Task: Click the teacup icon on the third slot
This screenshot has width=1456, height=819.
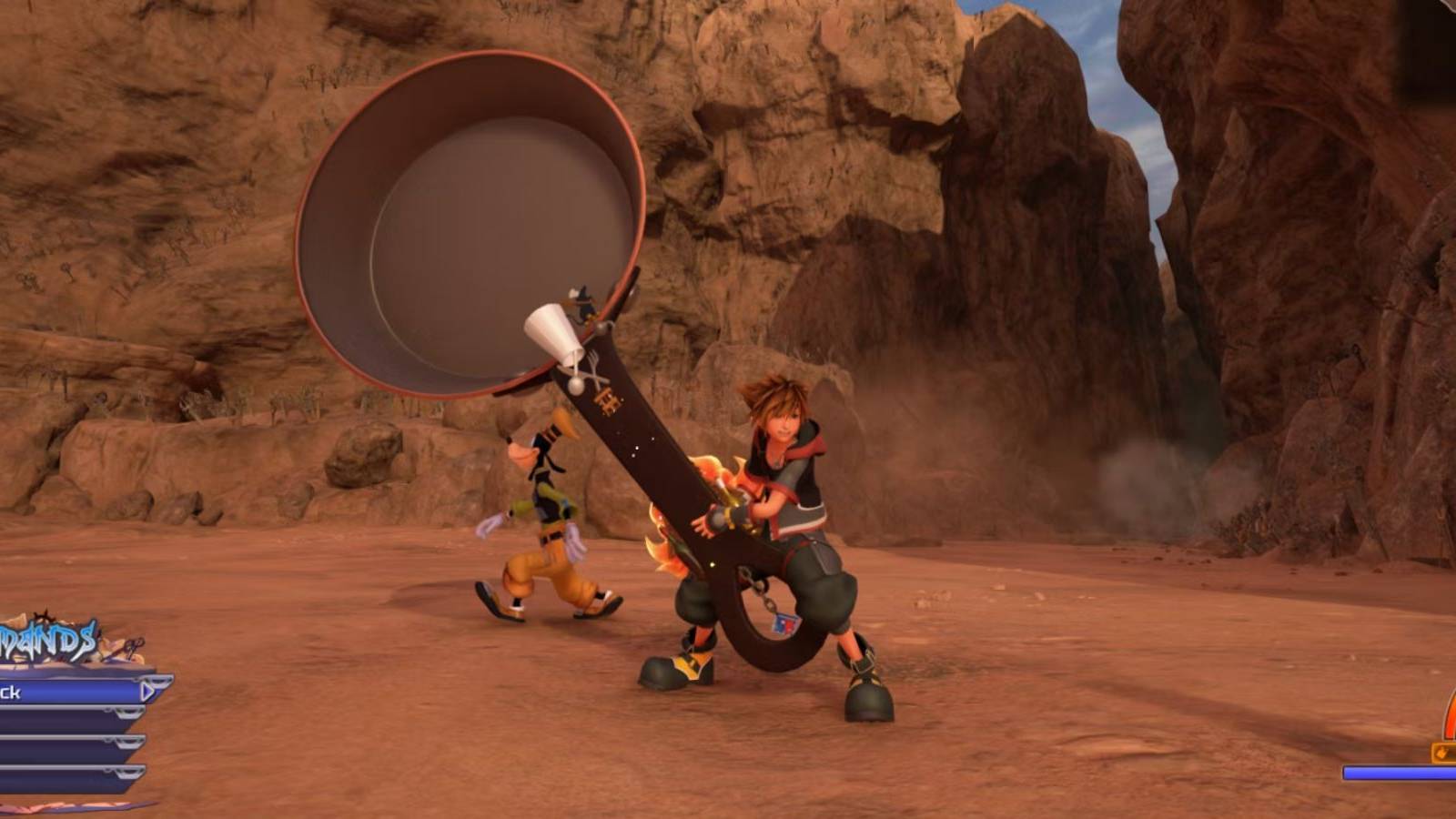Action: click(130, 742)
